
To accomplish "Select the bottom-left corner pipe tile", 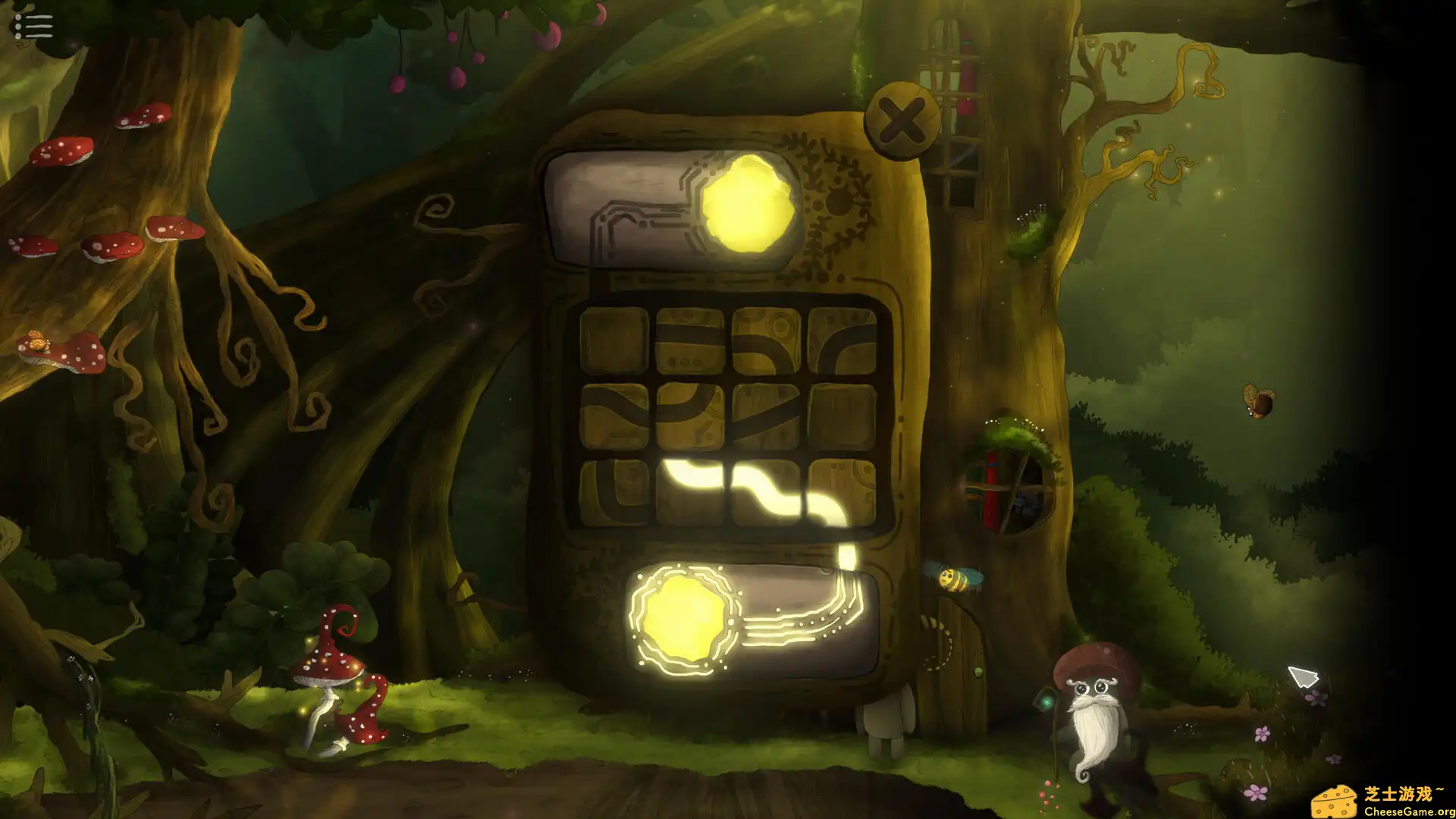I will (x=614, y=491).
